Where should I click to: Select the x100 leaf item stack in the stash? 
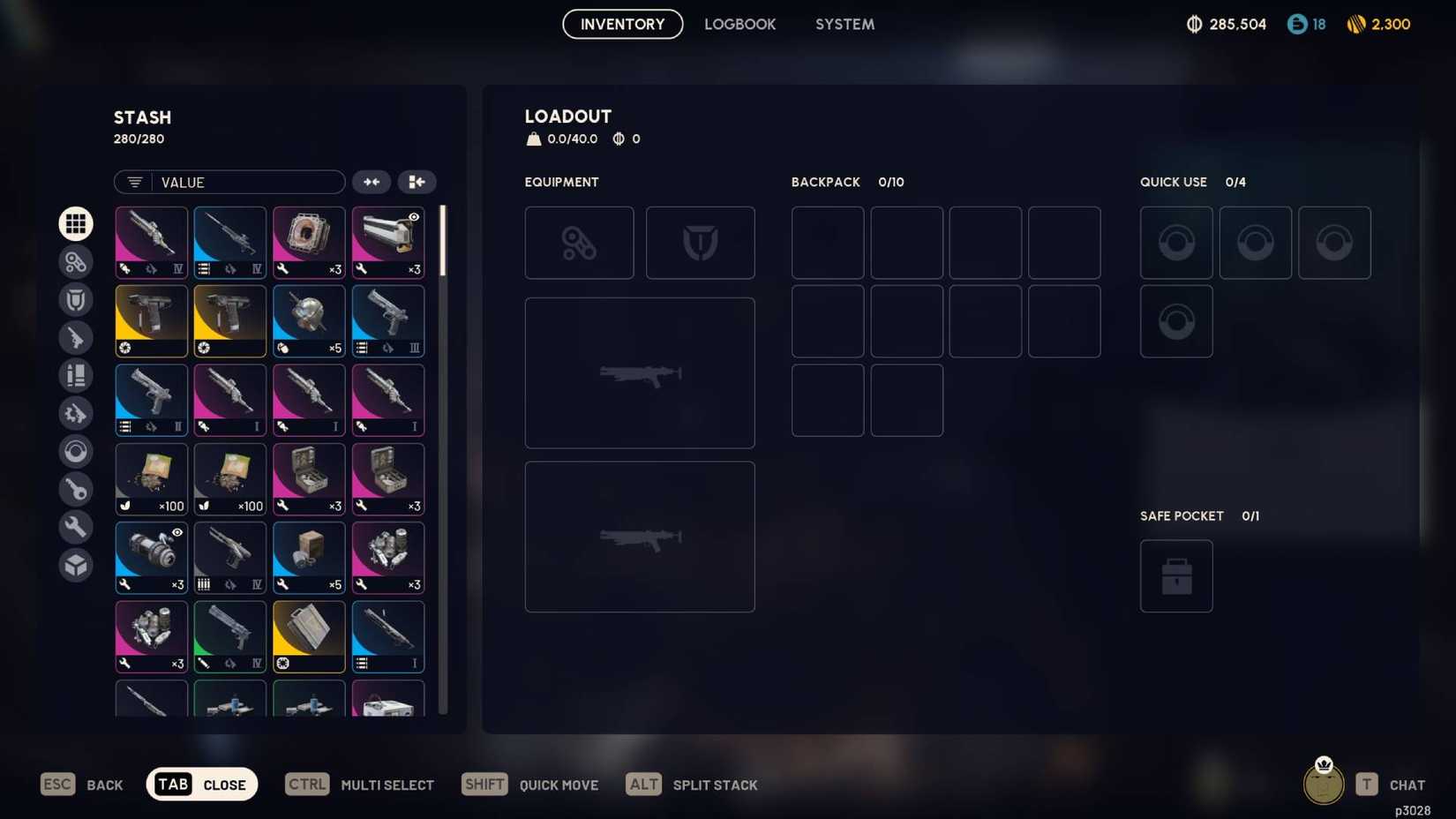pos(151,479)
